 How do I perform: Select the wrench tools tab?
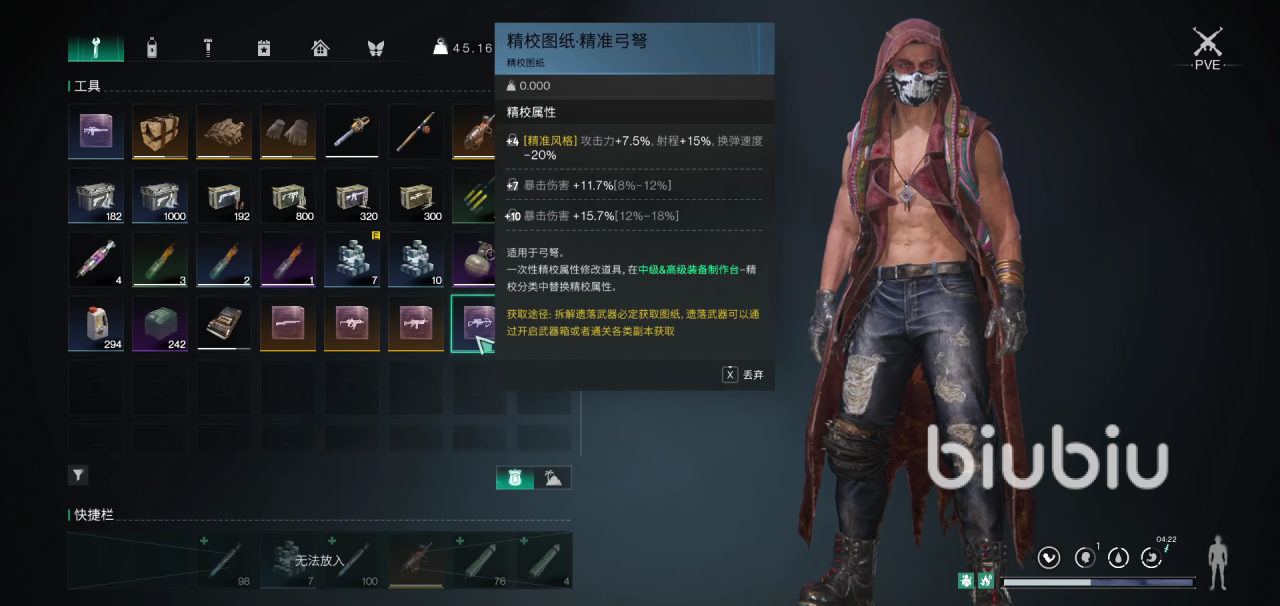coord(96,47)
